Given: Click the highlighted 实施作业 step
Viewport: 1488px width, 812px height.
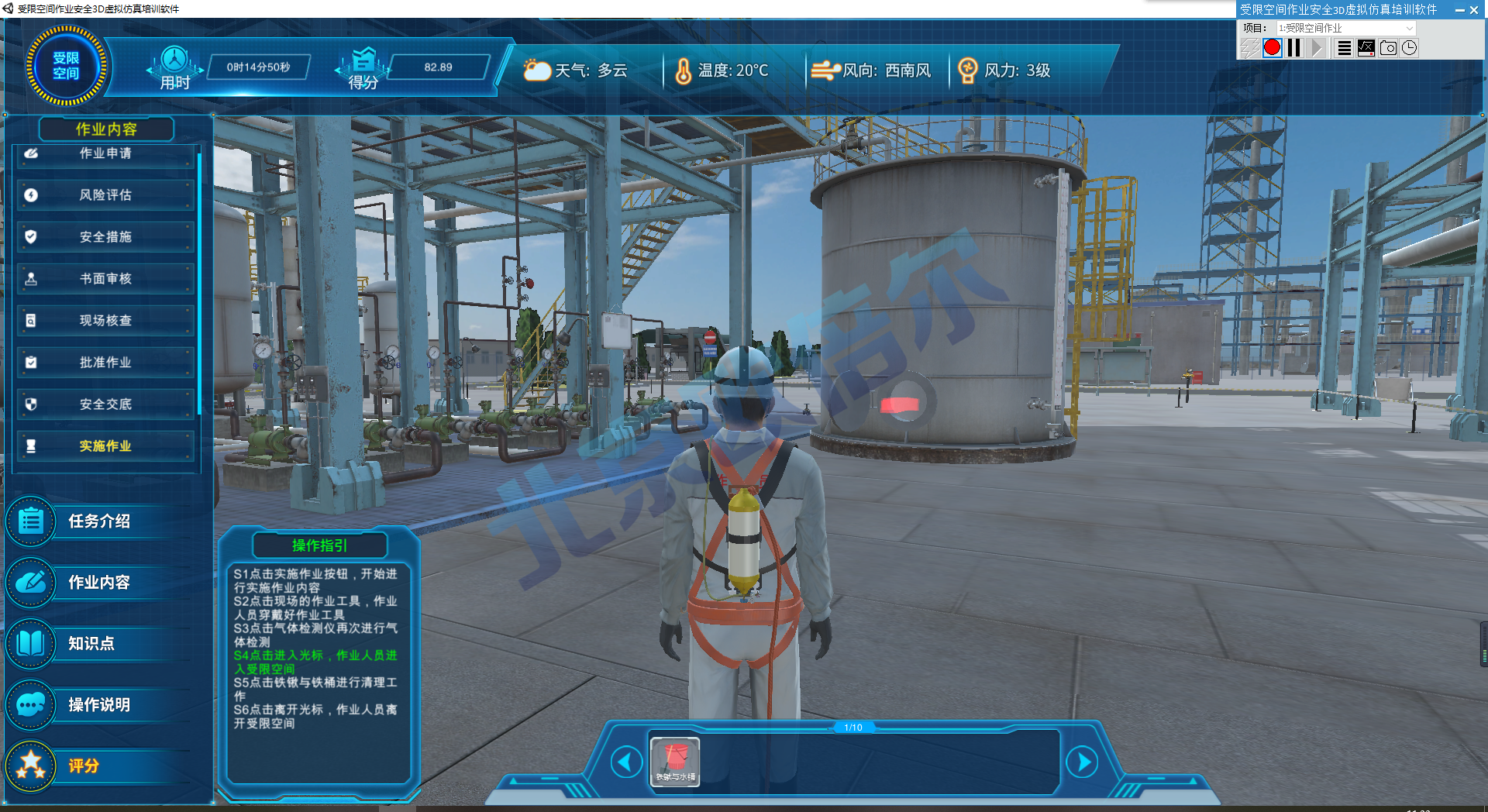Looking at the screenshot, I should point(105,446).
